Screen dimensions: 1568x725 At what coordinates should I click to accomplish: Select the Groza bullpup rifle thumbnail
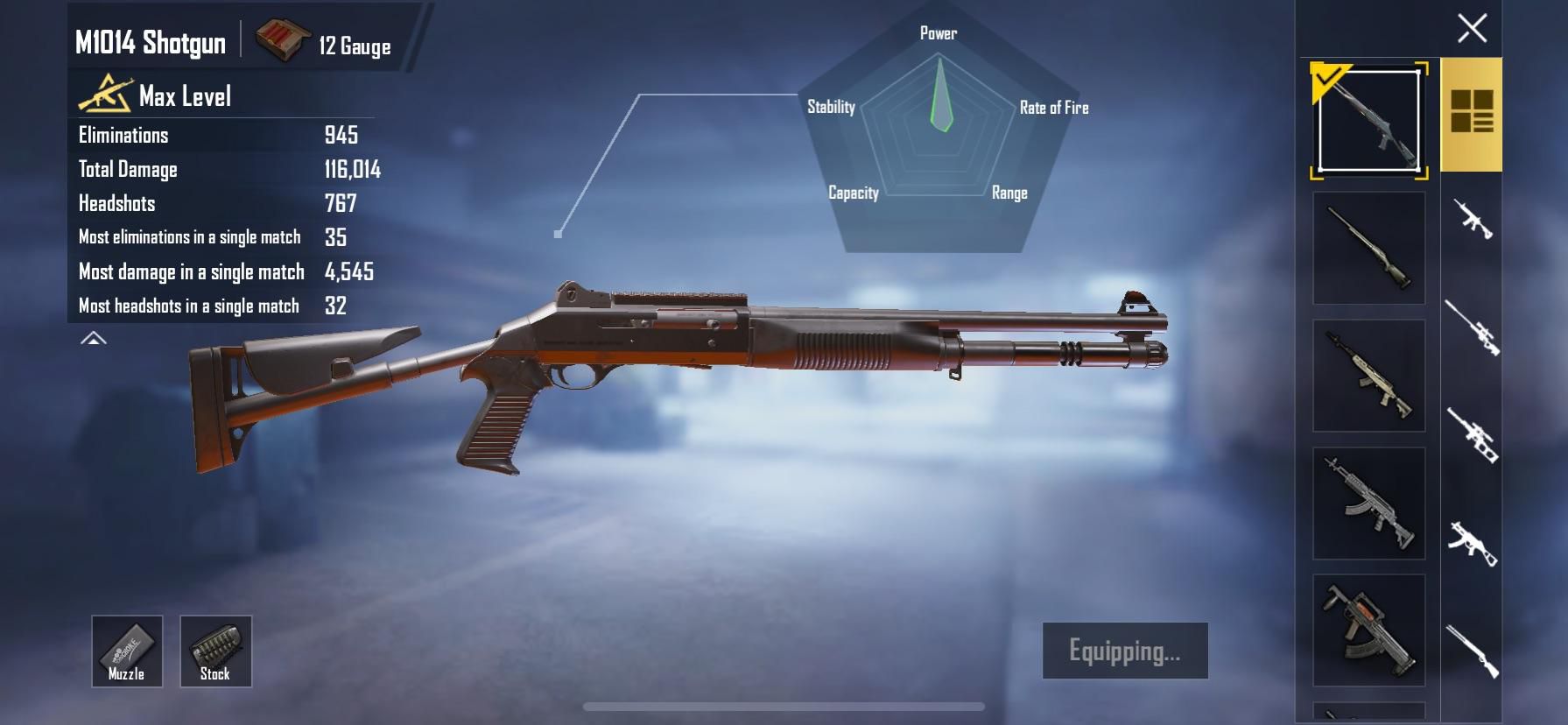(x=1368, y=630)
